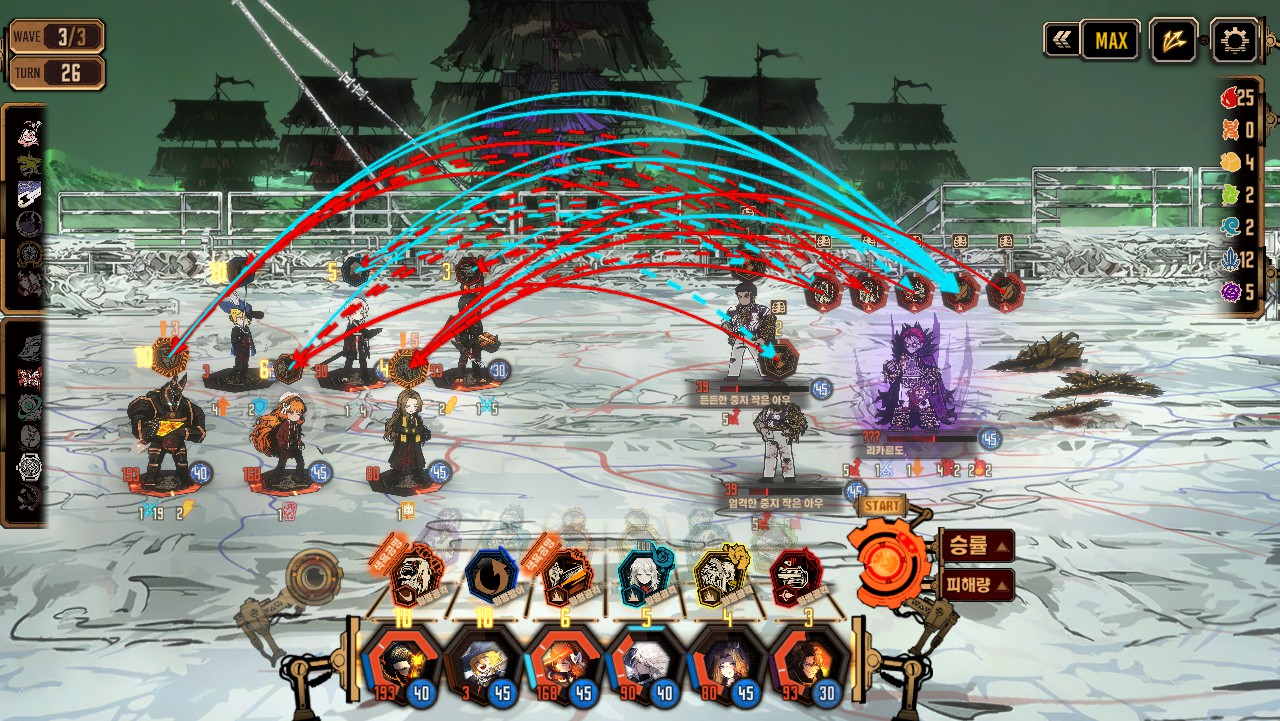
Task: Select the yellow-bordered skill with speed 4
Action: point(720,578)
